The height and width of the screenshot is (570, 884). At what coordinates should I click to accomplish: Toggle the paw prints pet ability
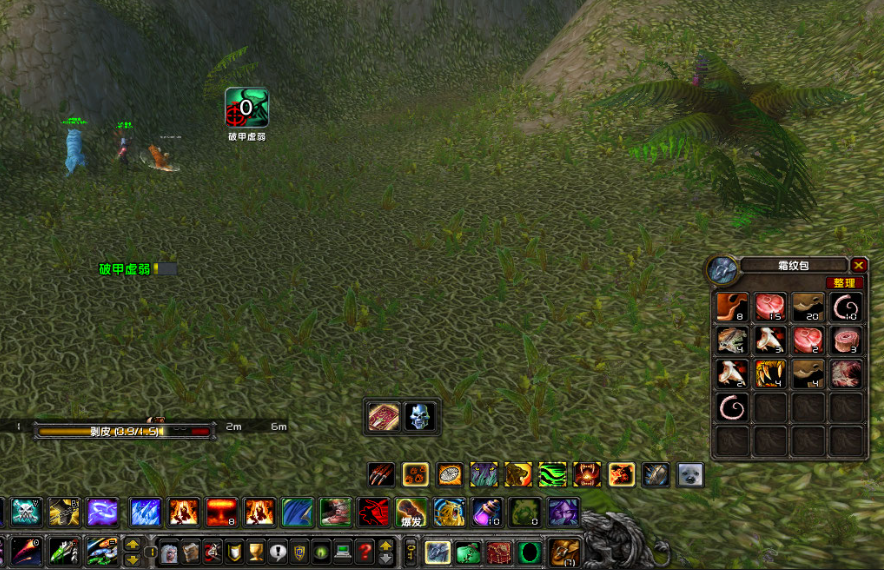[x=415, y=474]
